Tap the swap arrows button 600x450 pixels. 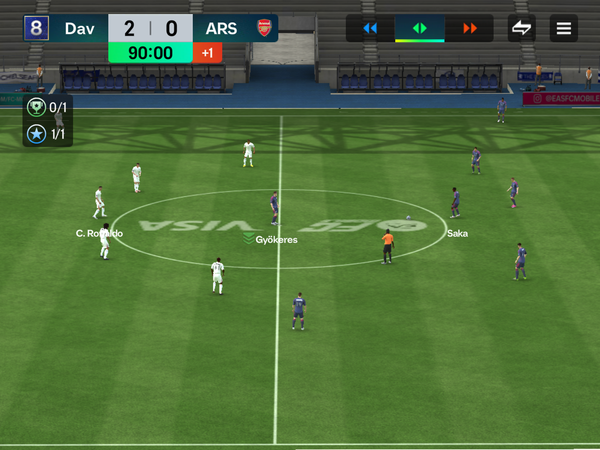[x=521, y=28]
